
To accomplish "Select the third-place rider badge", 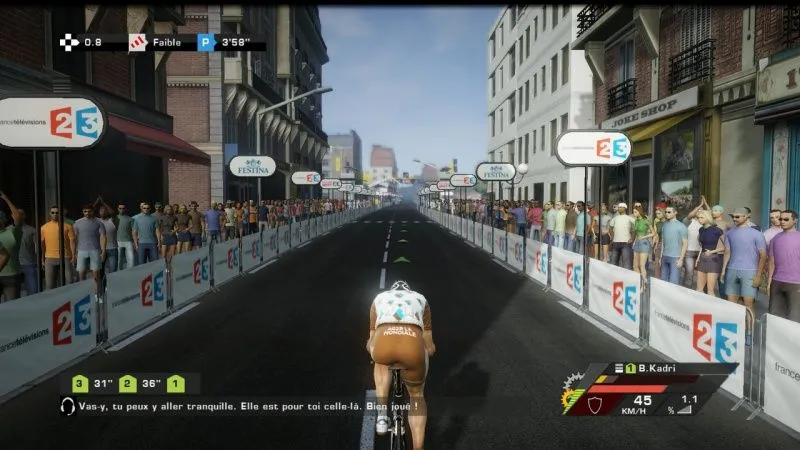I will tap(79, 383).
